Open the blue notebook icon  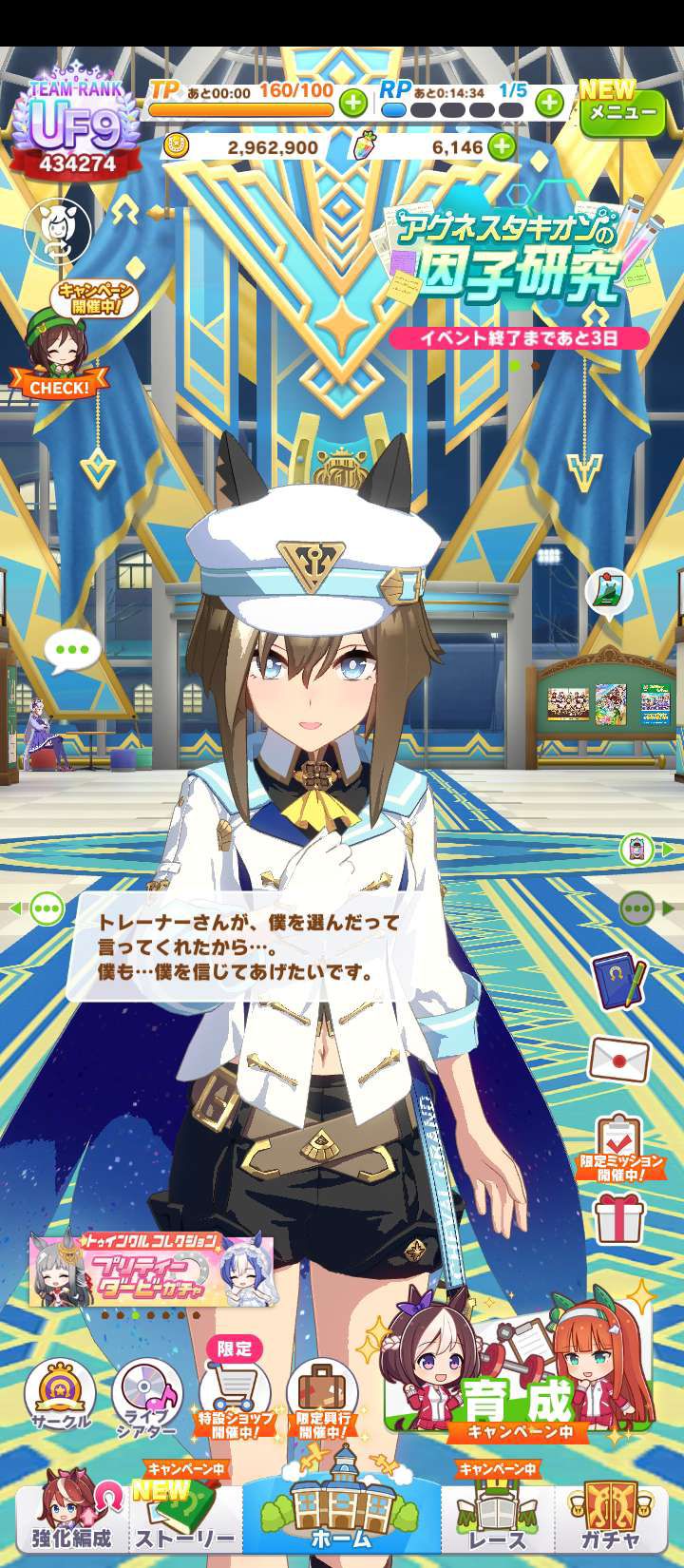(x=618, y=979)
